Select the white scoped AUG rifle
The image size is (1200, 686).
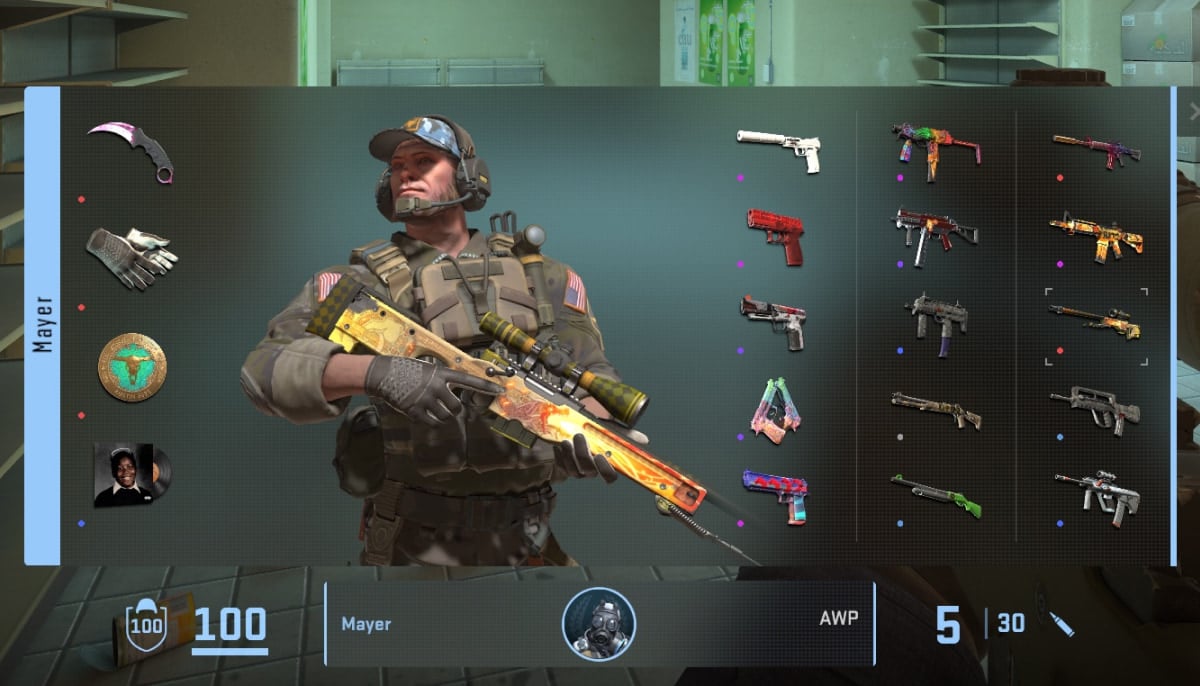click(x=1096, y=493)
